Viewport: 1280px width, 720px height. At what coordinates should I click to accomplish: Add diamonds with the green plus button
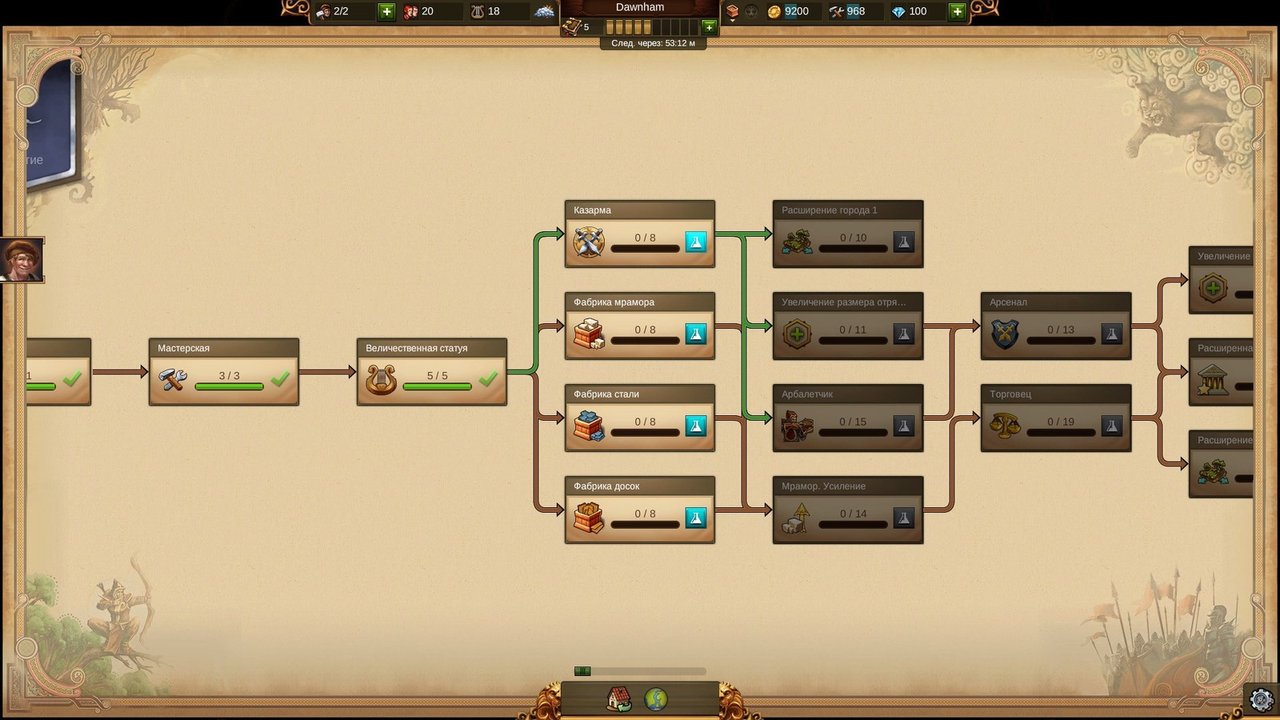click(957, 11)
